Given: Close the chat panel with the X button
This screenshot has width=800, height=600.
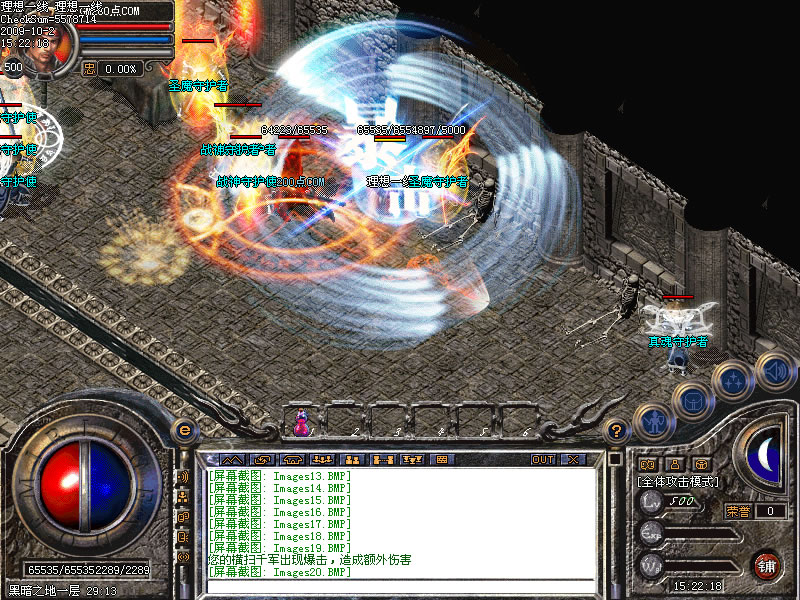Looking at the screenshot, I should click(x=573, y=460).
